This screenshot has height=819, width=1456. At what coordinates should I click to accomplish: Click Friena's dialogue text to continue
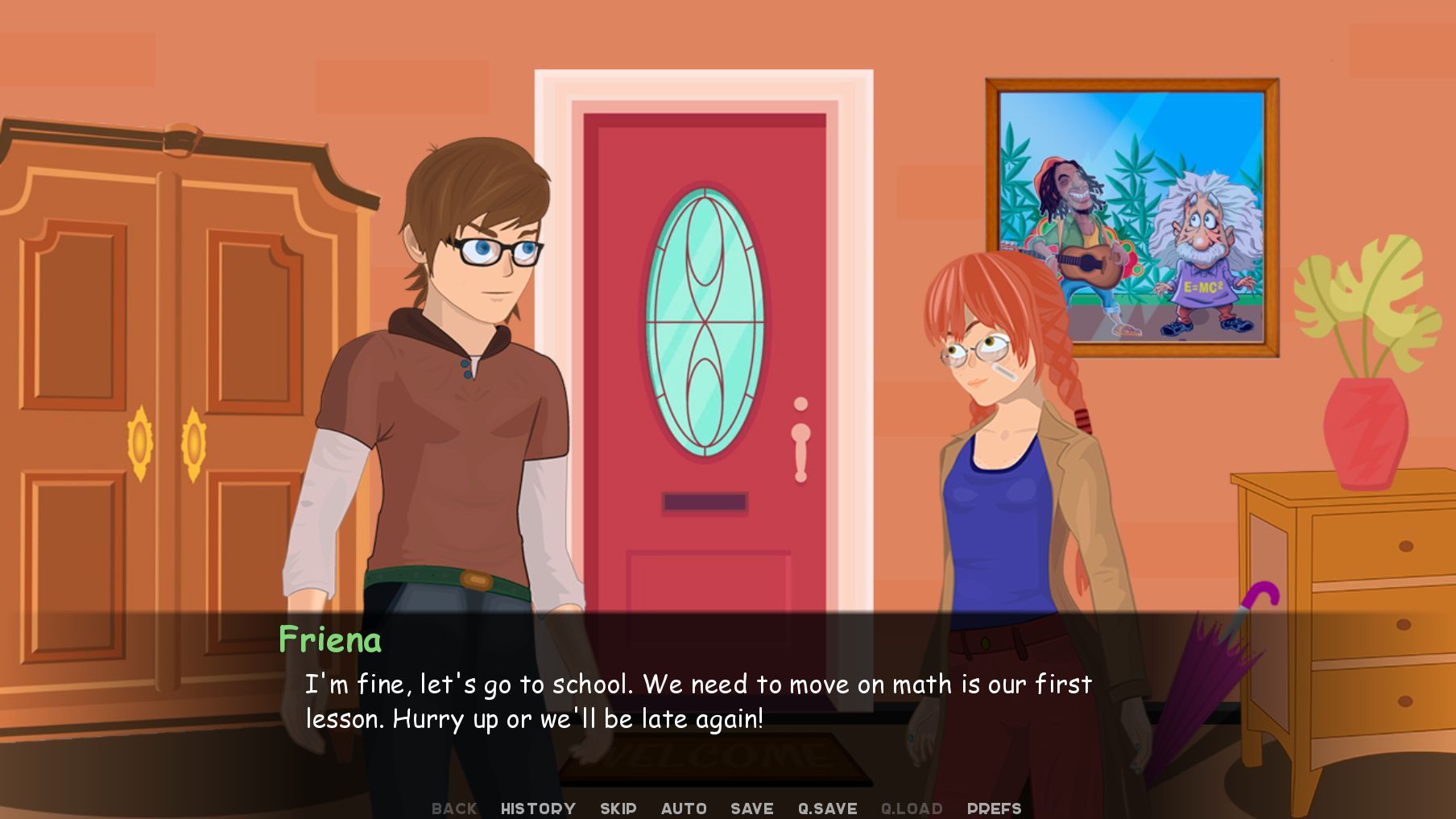(697, 701)
